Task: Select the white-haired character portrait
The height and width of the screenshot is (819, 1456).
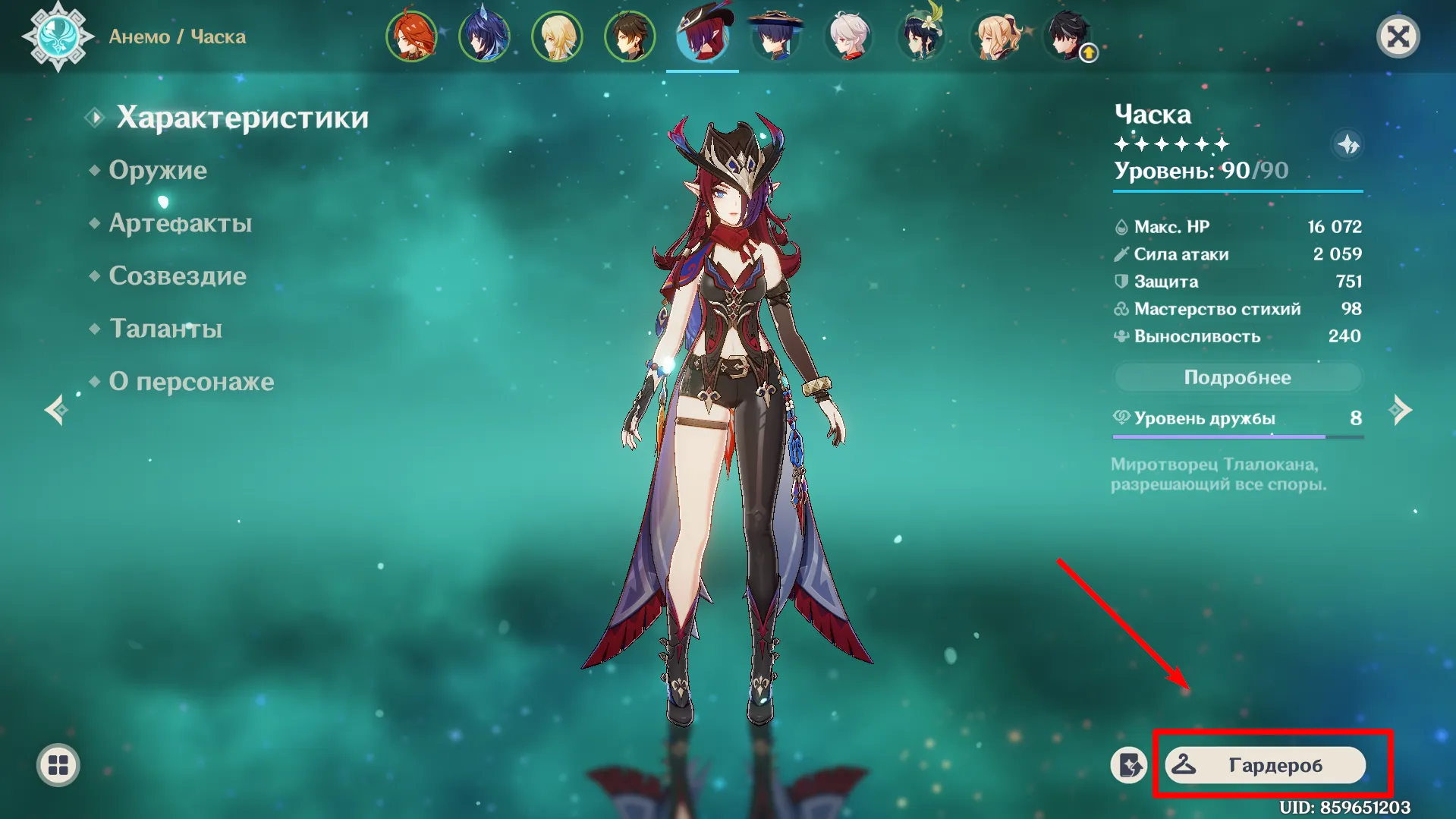Action: click(848, 36)
